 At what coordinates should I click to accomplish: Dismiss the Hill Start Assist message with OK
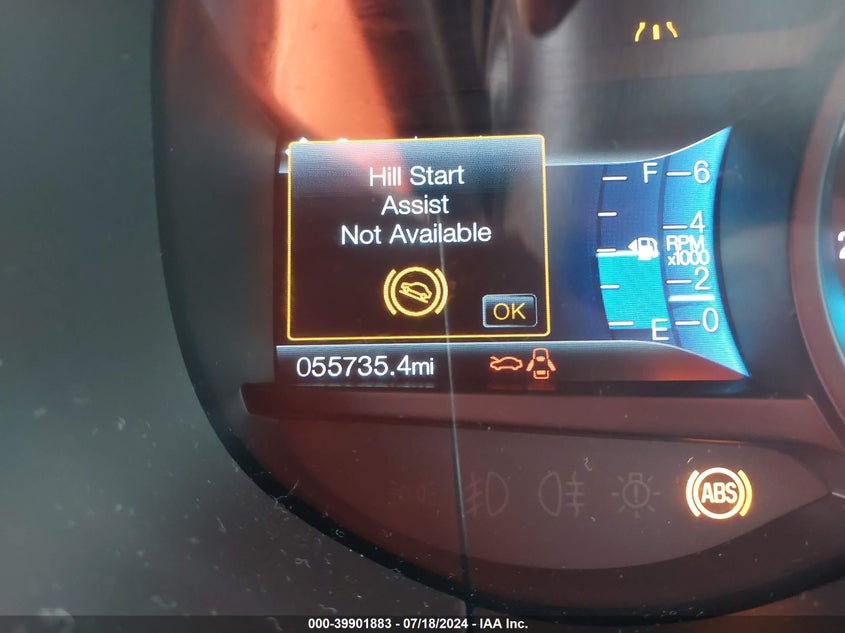point(509,310)
